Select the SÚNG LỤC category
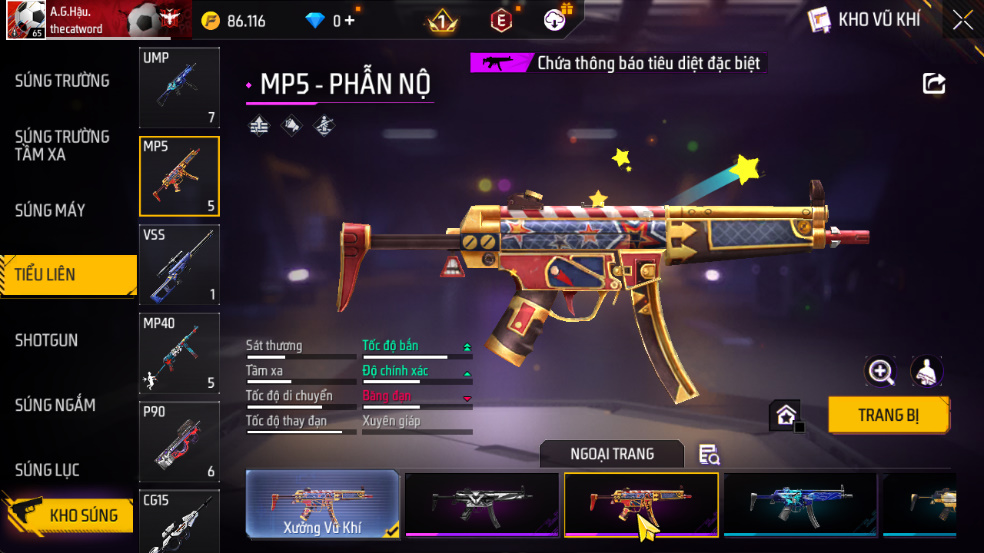 [x=47, y=470]
